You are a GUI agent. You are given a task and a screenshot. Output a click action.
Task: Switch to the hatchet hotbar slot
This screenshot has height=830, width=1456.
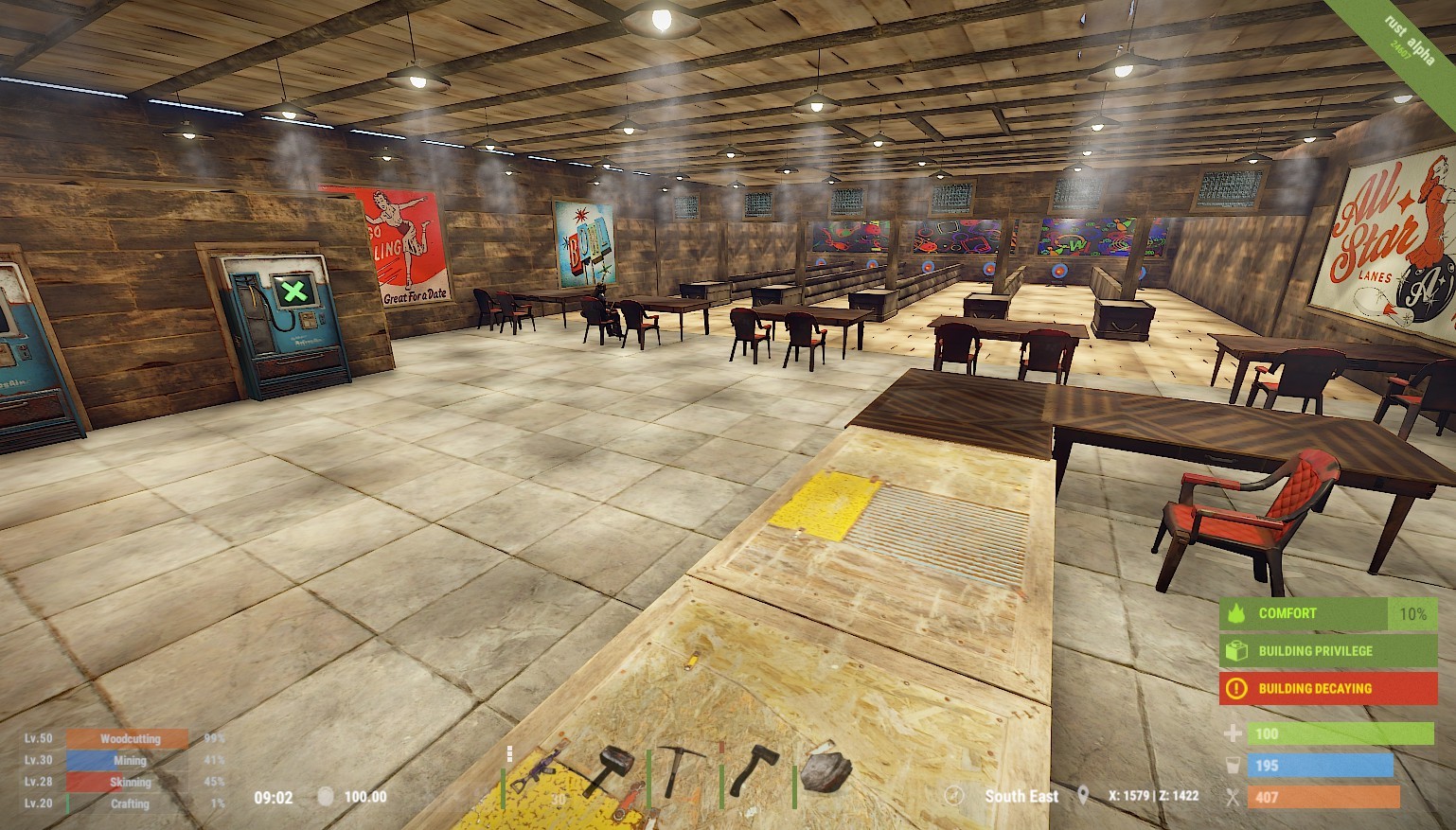click(x=755, y=769)
